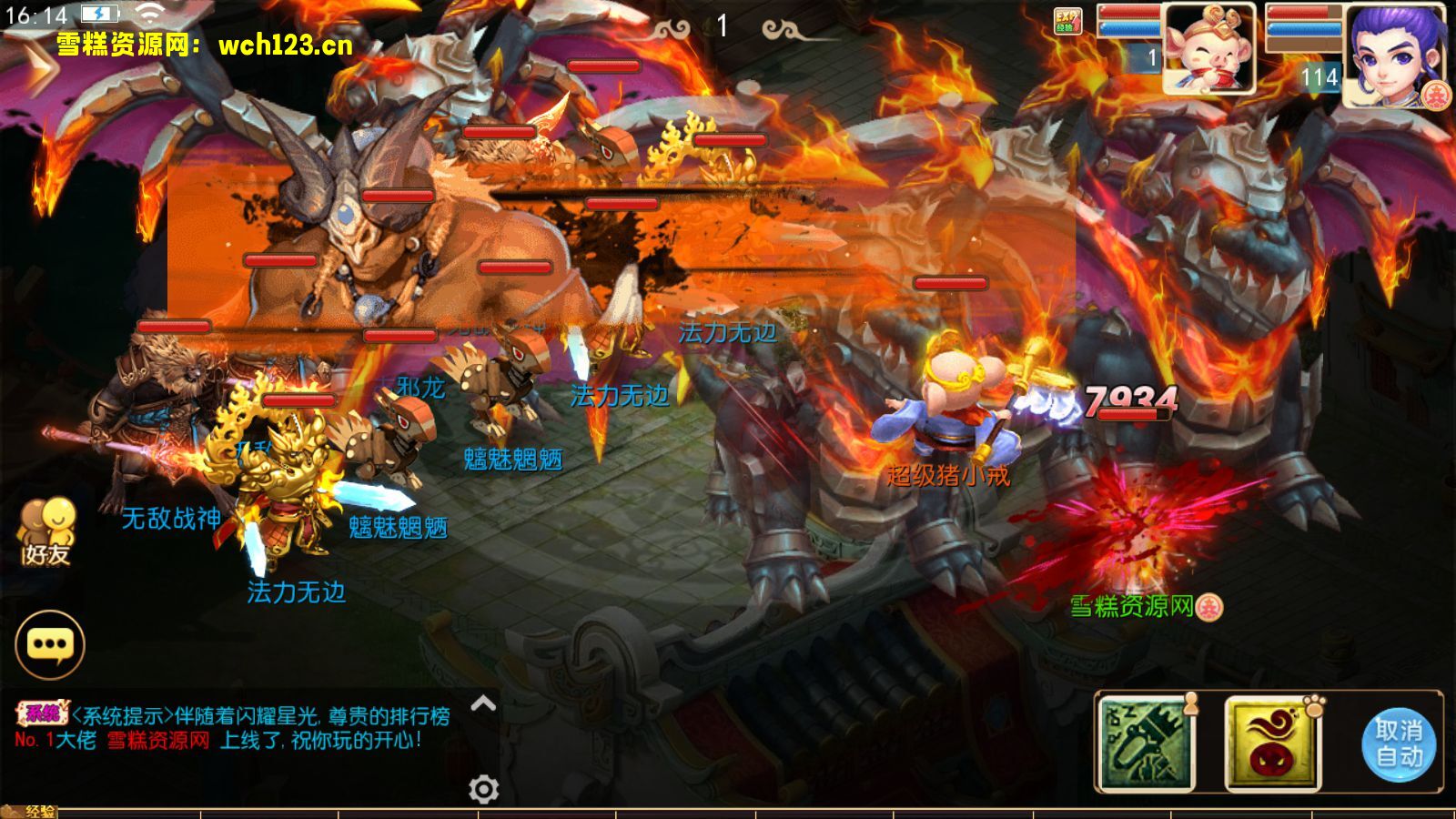The height and width of the screenshot is (819, 1456).
Task: Open the chat speech bubble button
Action: point(50,644)
